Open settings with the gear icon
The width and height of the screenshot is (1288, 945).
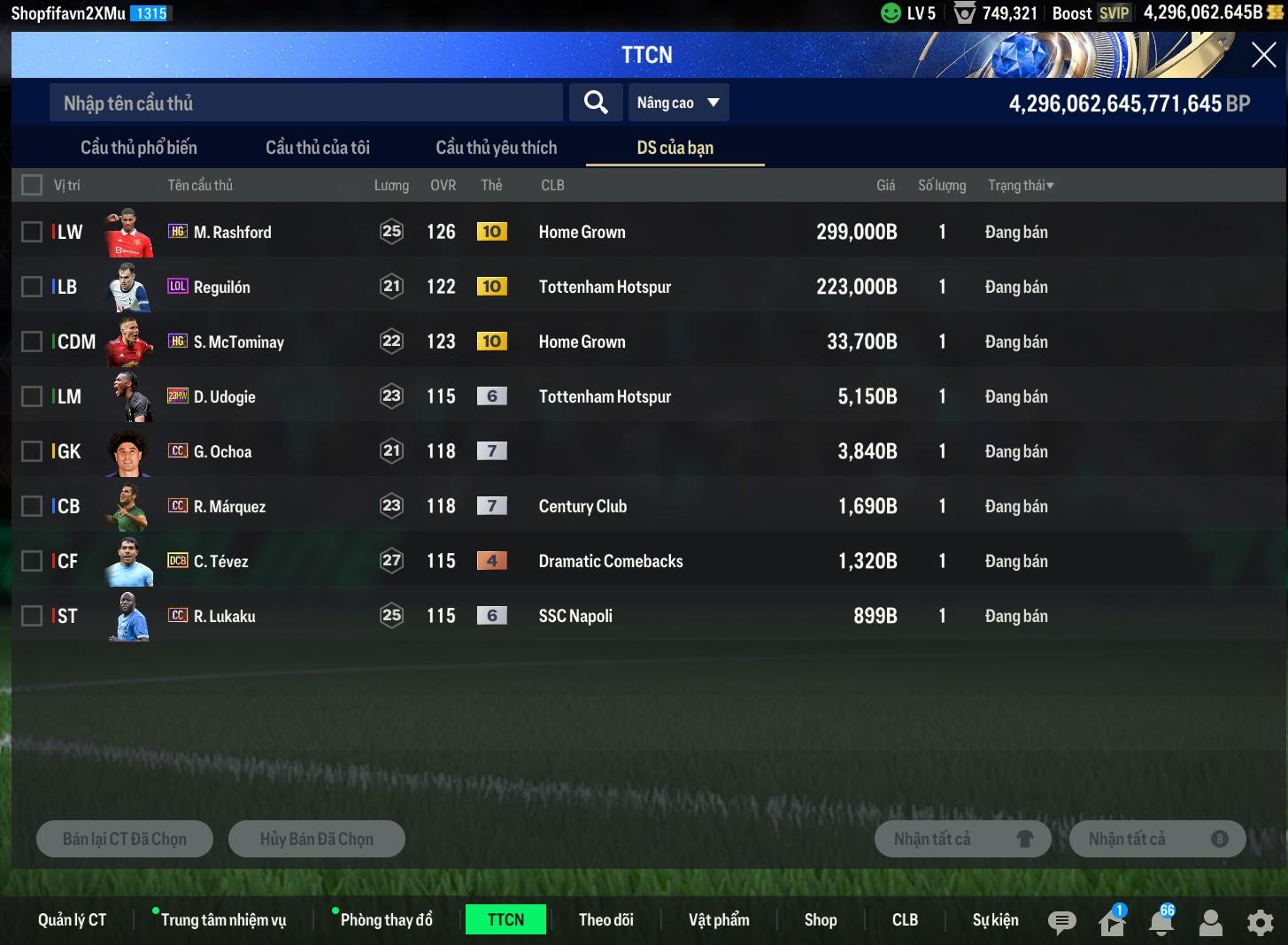[1260, 923]
